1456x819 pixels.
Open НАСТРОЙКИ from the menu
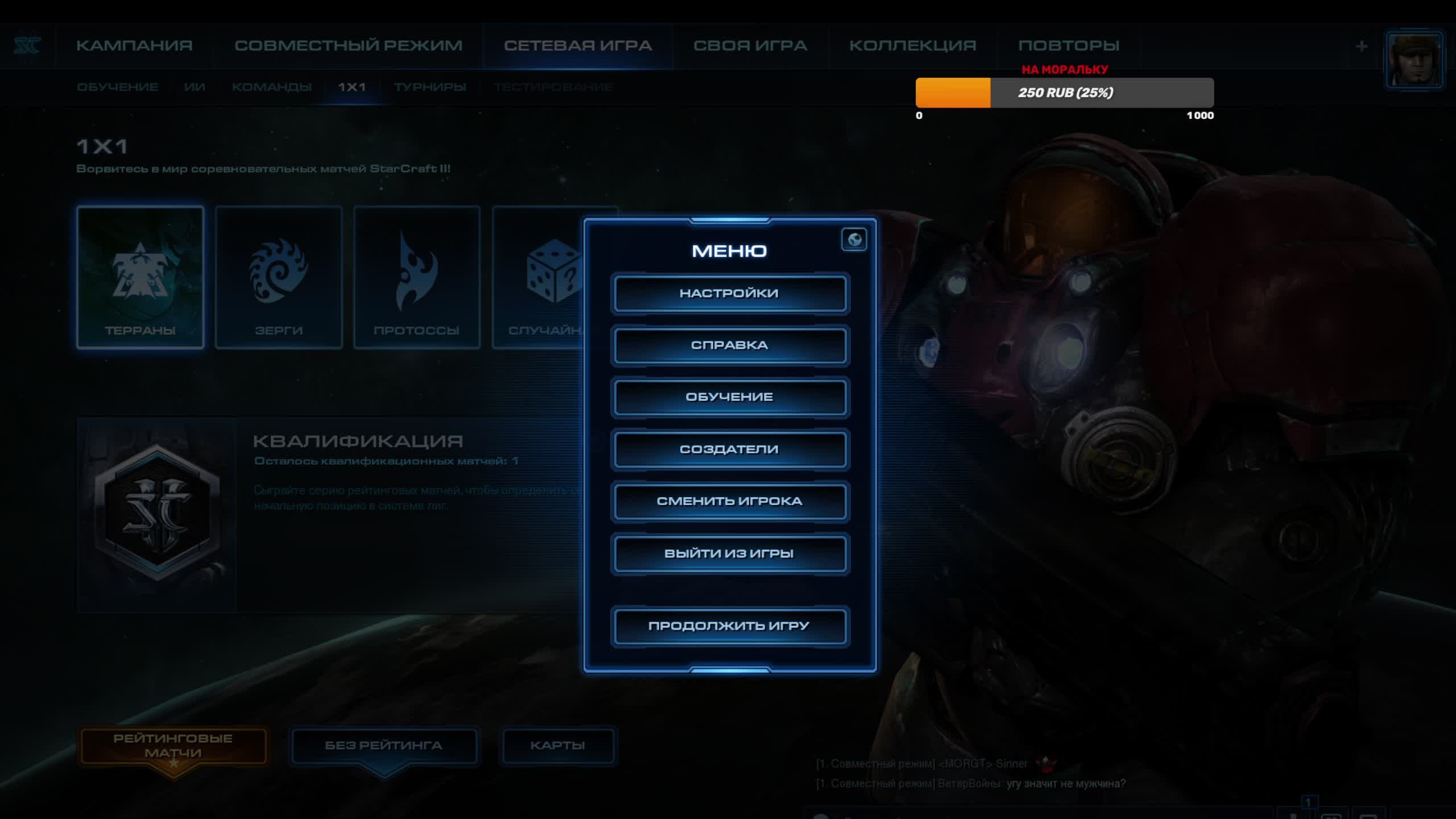click(730, 293)
